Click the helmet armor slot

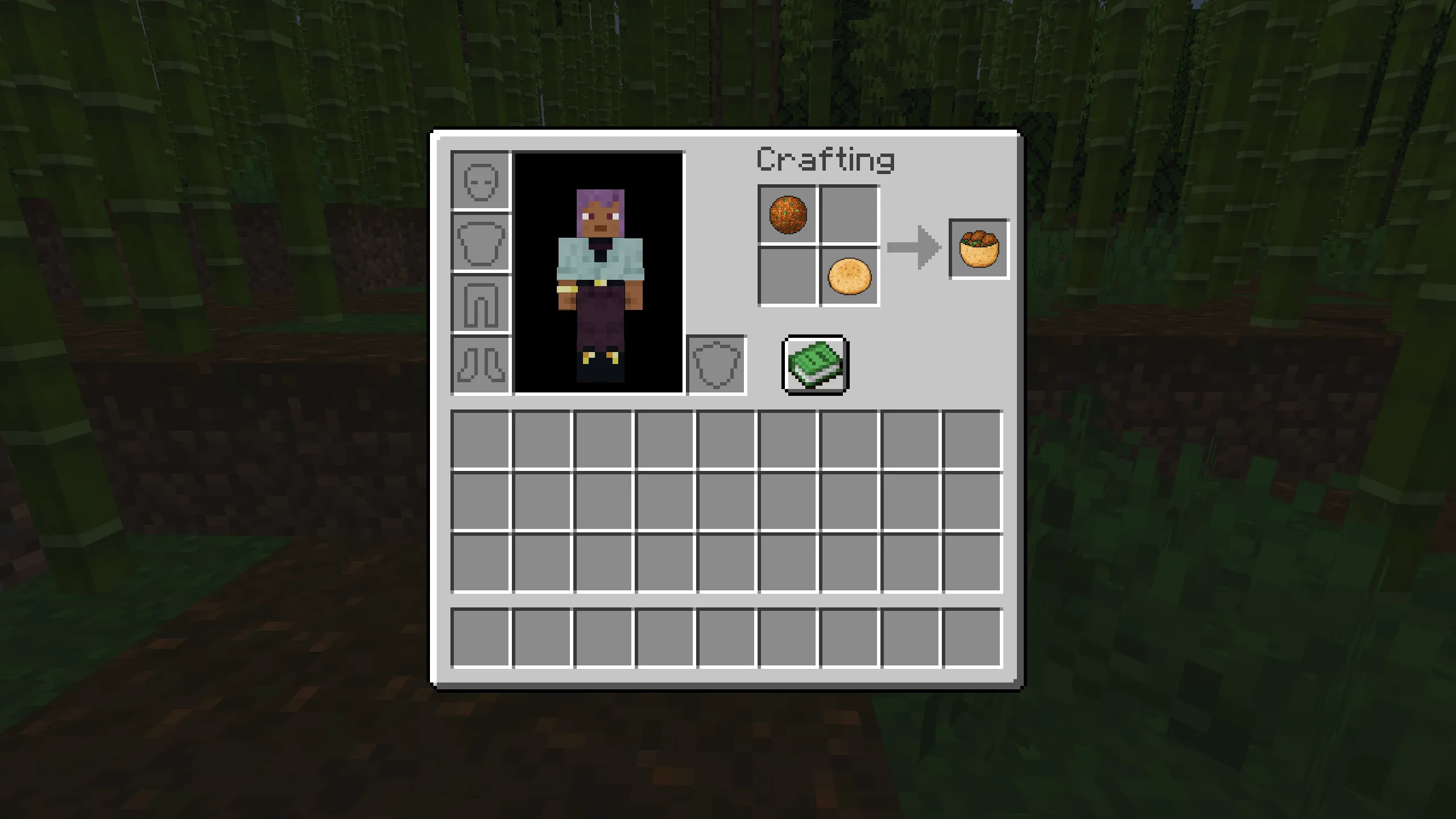pos(479,181)
